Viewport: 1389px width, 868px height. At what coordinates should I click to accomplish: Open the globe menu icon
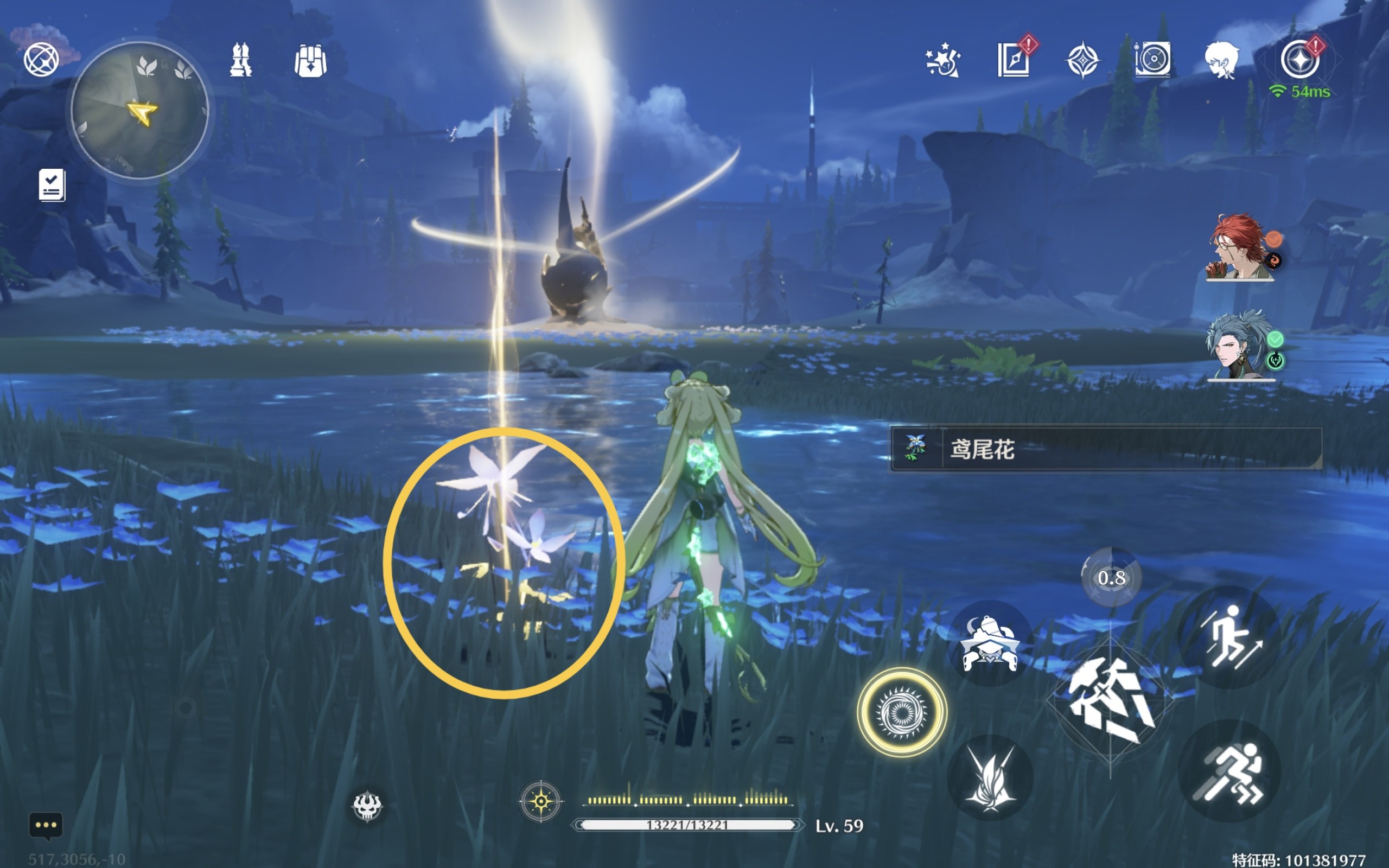[41, 59]
